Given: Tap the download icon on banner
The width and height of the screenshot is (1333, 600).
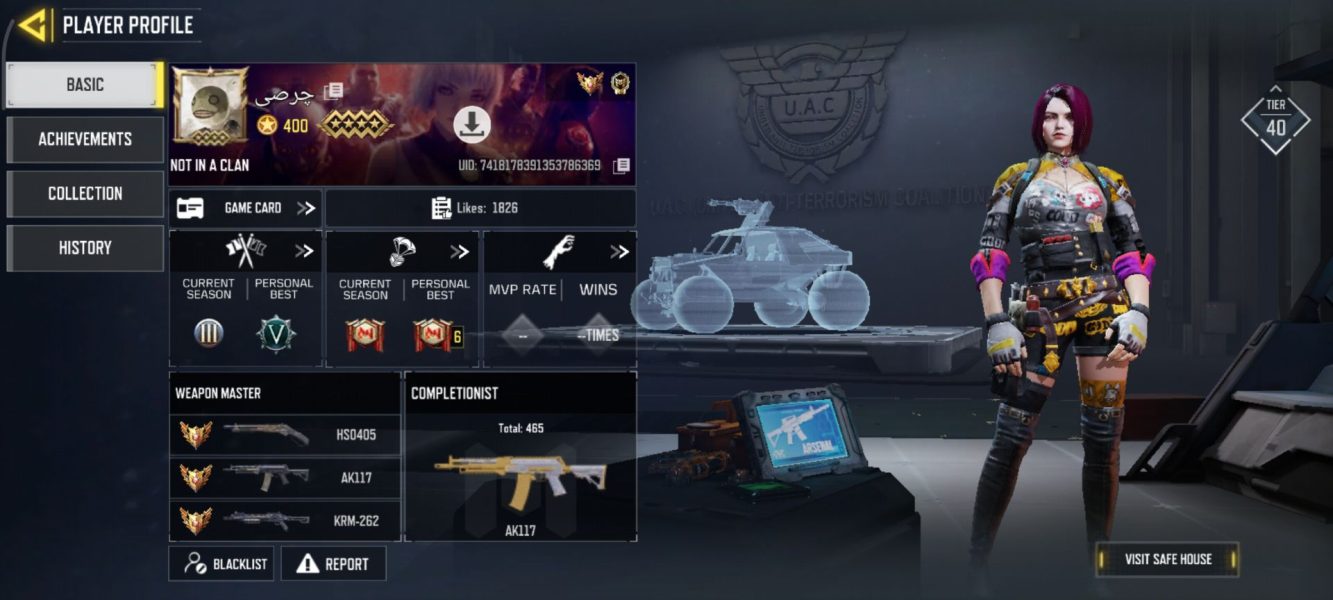Looking at the screenshot, I should [x=472, y=124].
